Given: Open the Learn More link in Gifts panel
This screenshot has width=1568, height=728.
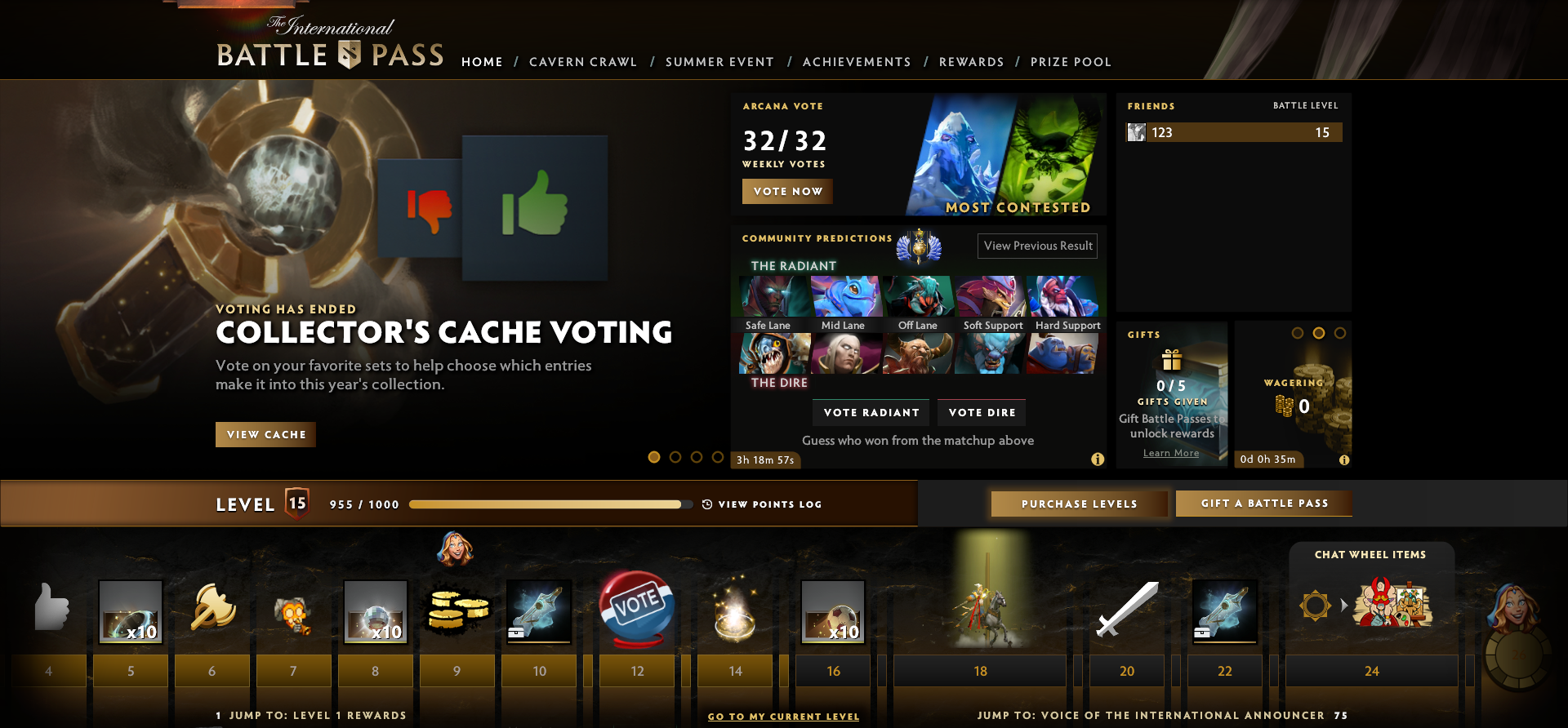Looking at the screenshot, I should [x=1171, y=453].
